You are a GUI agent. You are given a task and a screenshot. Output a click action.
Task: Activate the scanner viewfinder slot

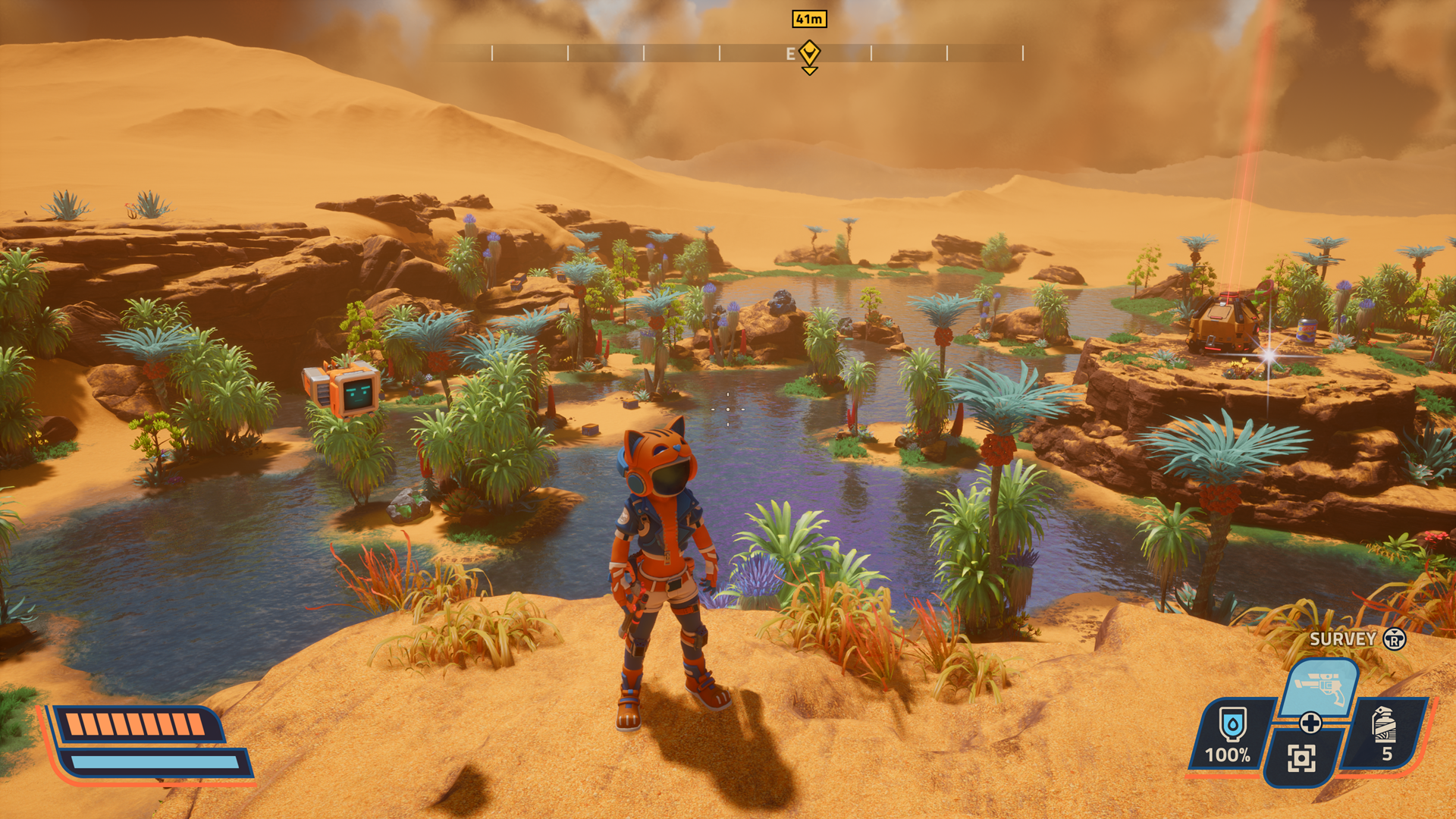click(1301, 758)
